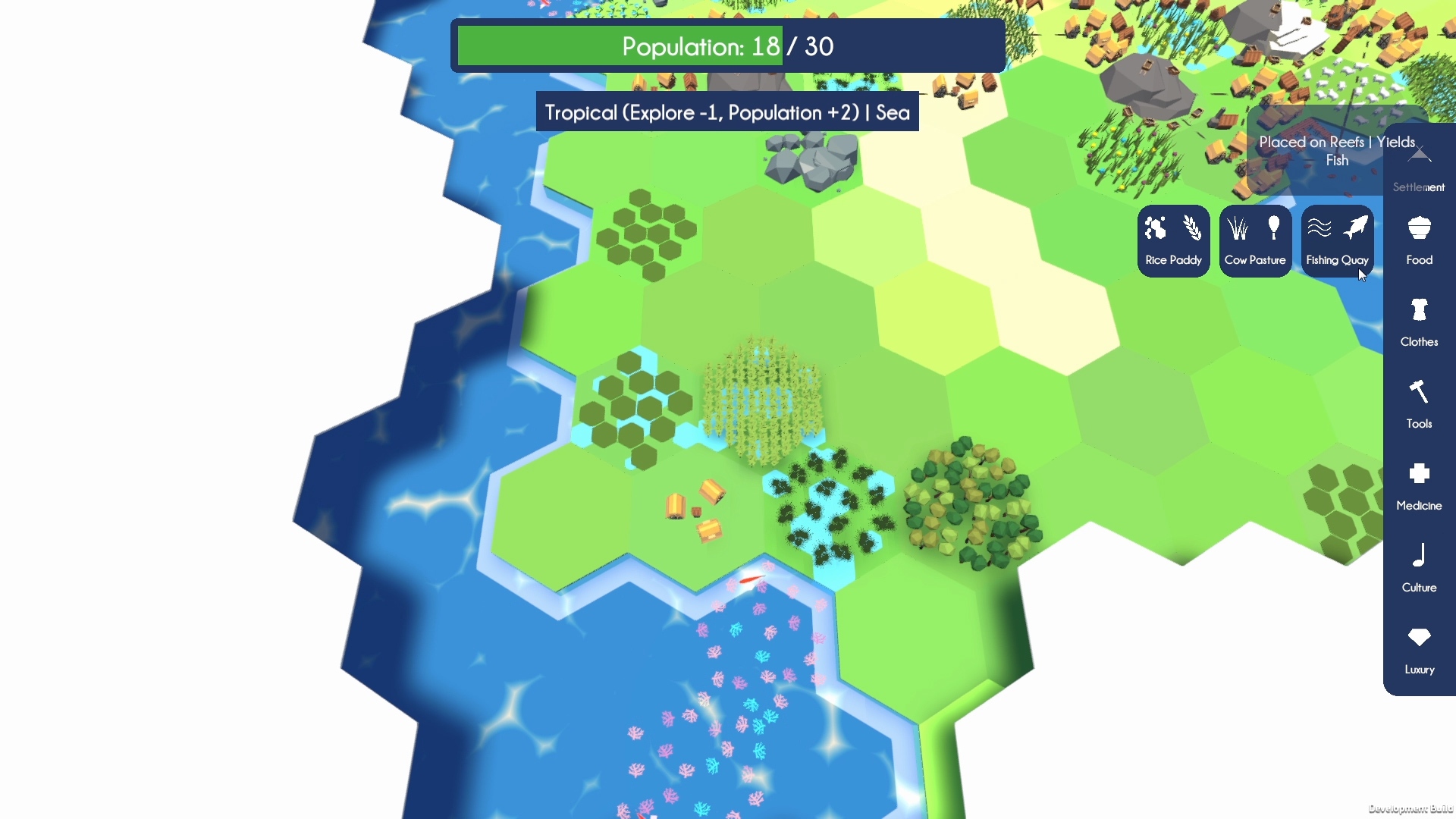Click the waves icon on Fishing Quay card
Screen dimensions: 1456x819
click(x=1320, y=227)
